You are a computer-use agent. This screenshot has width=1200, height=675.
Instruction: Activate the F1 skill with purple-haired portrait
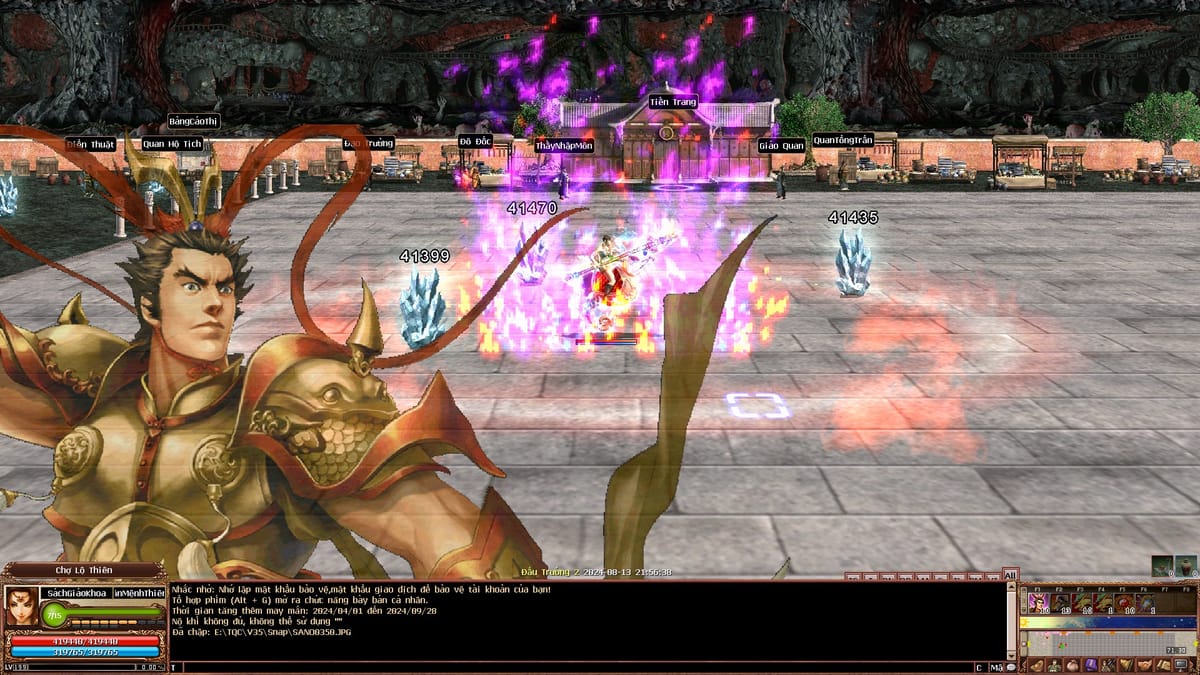[1038, 603]
